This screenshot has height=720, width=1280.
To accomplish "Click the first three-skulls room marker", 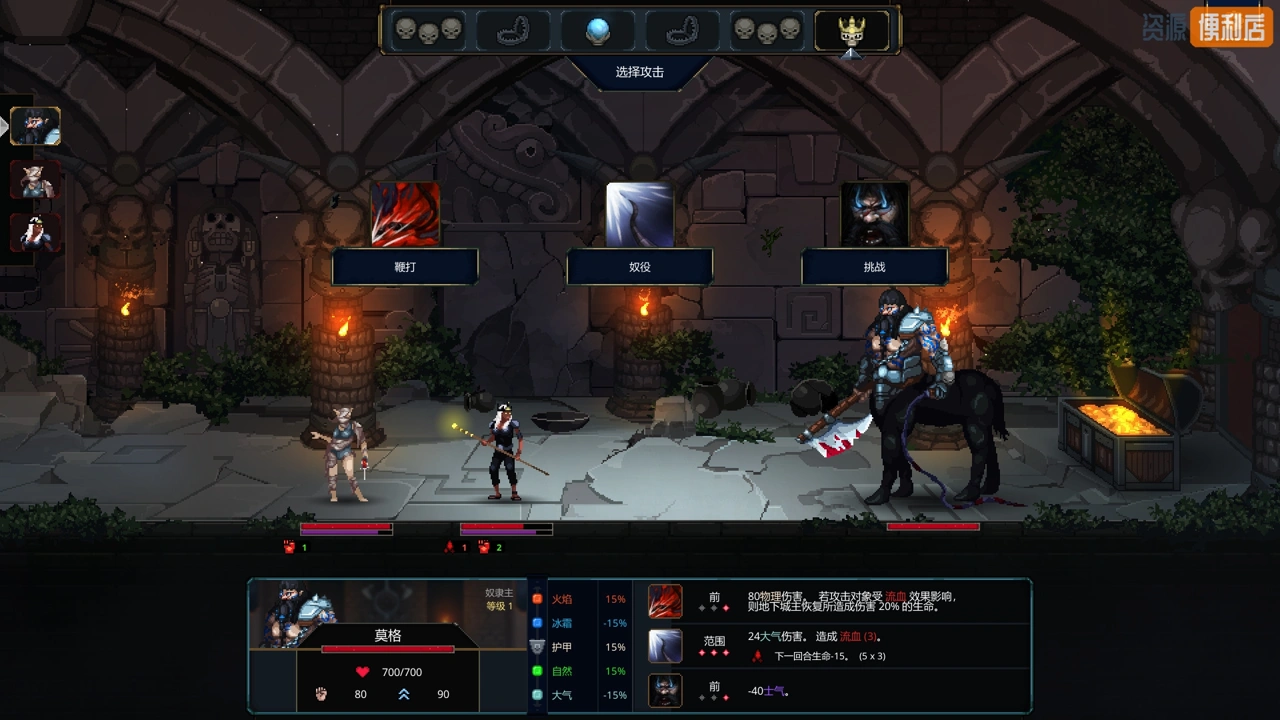I will point(428,31).
